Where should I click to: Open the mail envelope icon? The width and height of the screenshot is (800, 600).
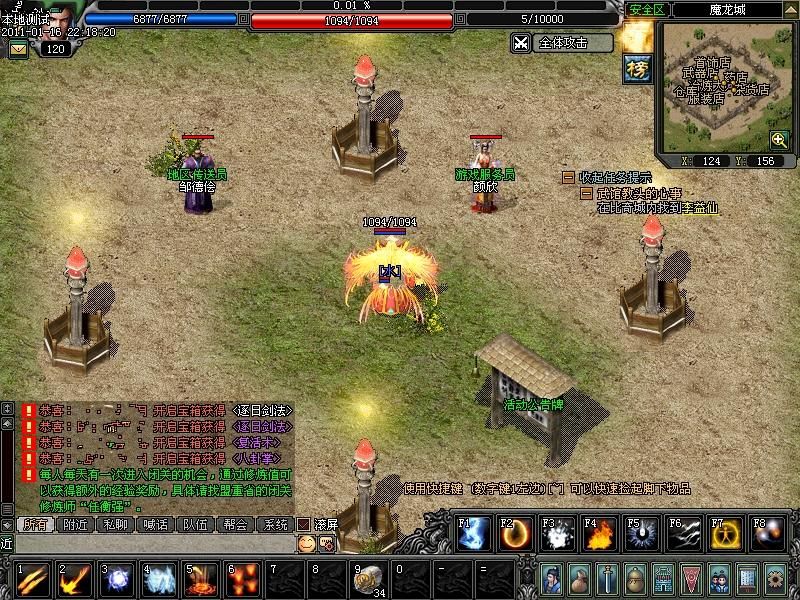(x=18, y=49)
